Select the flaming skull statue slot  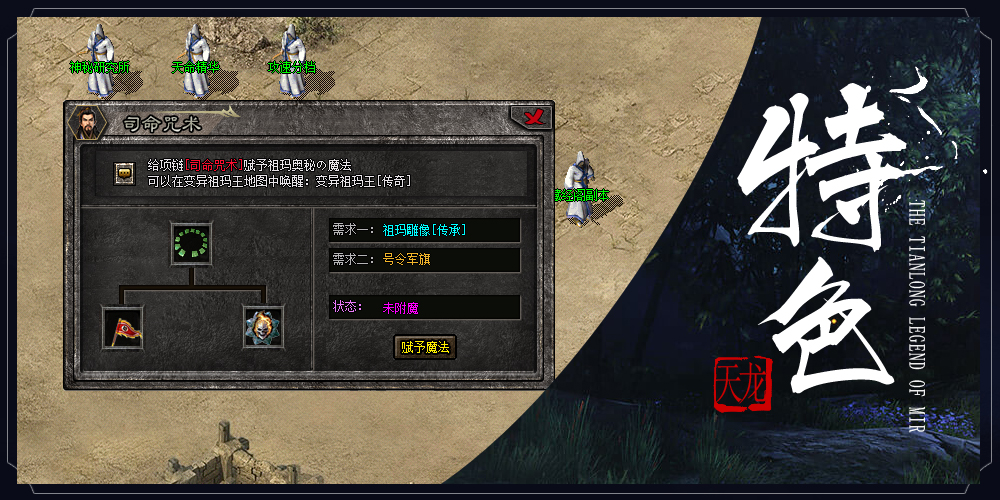(263, 327)
